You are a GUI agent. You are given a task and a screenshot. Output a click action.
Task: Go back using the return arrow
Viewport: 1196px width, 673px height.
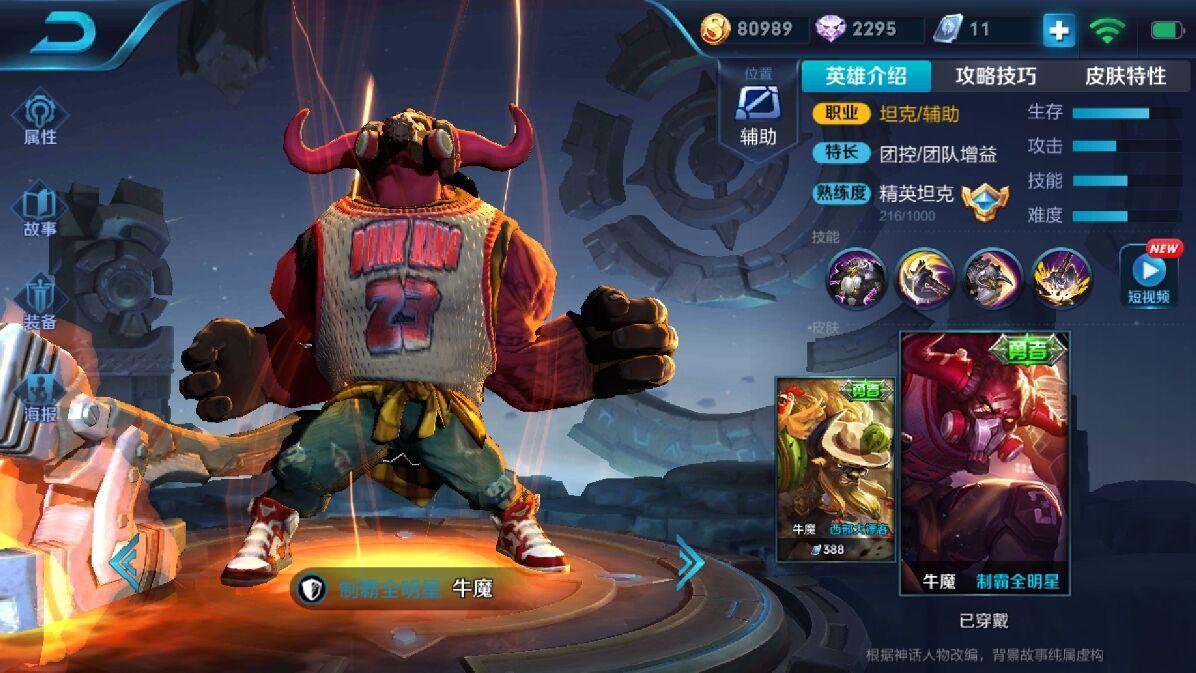[x=62, y=34]
